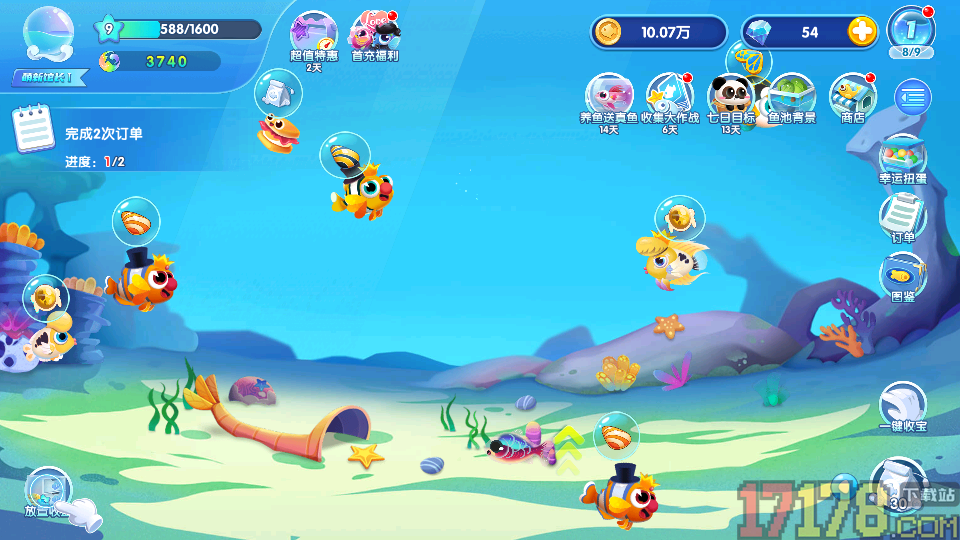The image size is (960, 540).
Task: Open the 放置收益 idle rewards icon
Action: click(x=48, y=492)
